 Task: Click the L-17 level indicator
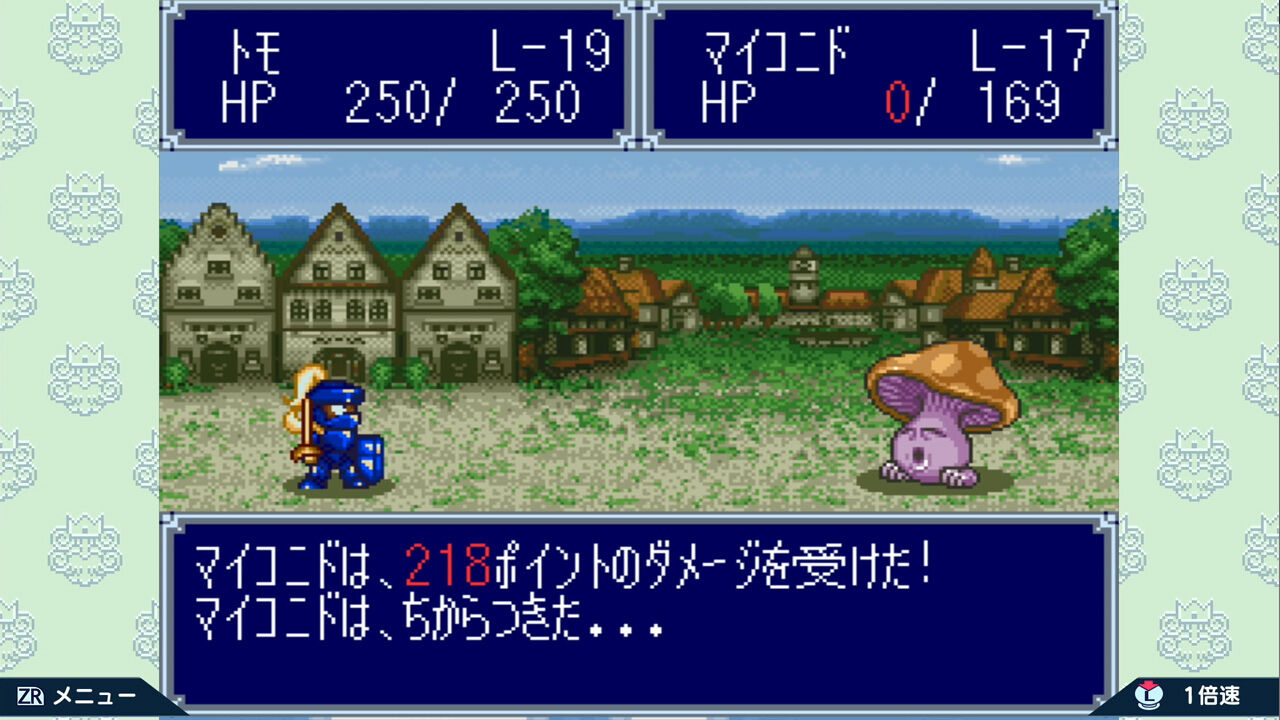1032,50
